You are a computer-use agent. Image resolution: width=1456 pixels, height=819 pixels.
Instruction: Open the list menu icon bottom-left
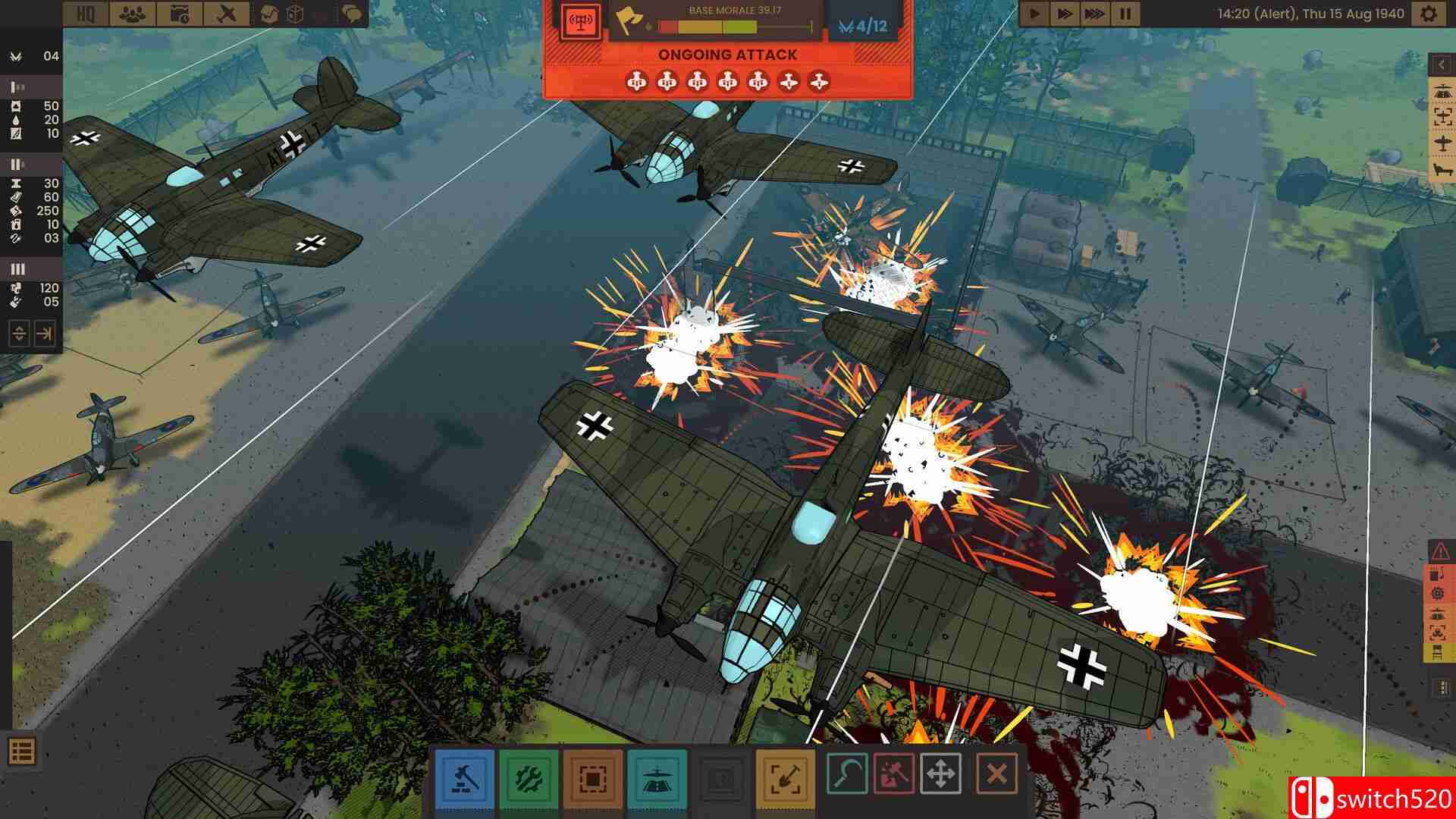[x=21, y=752]
